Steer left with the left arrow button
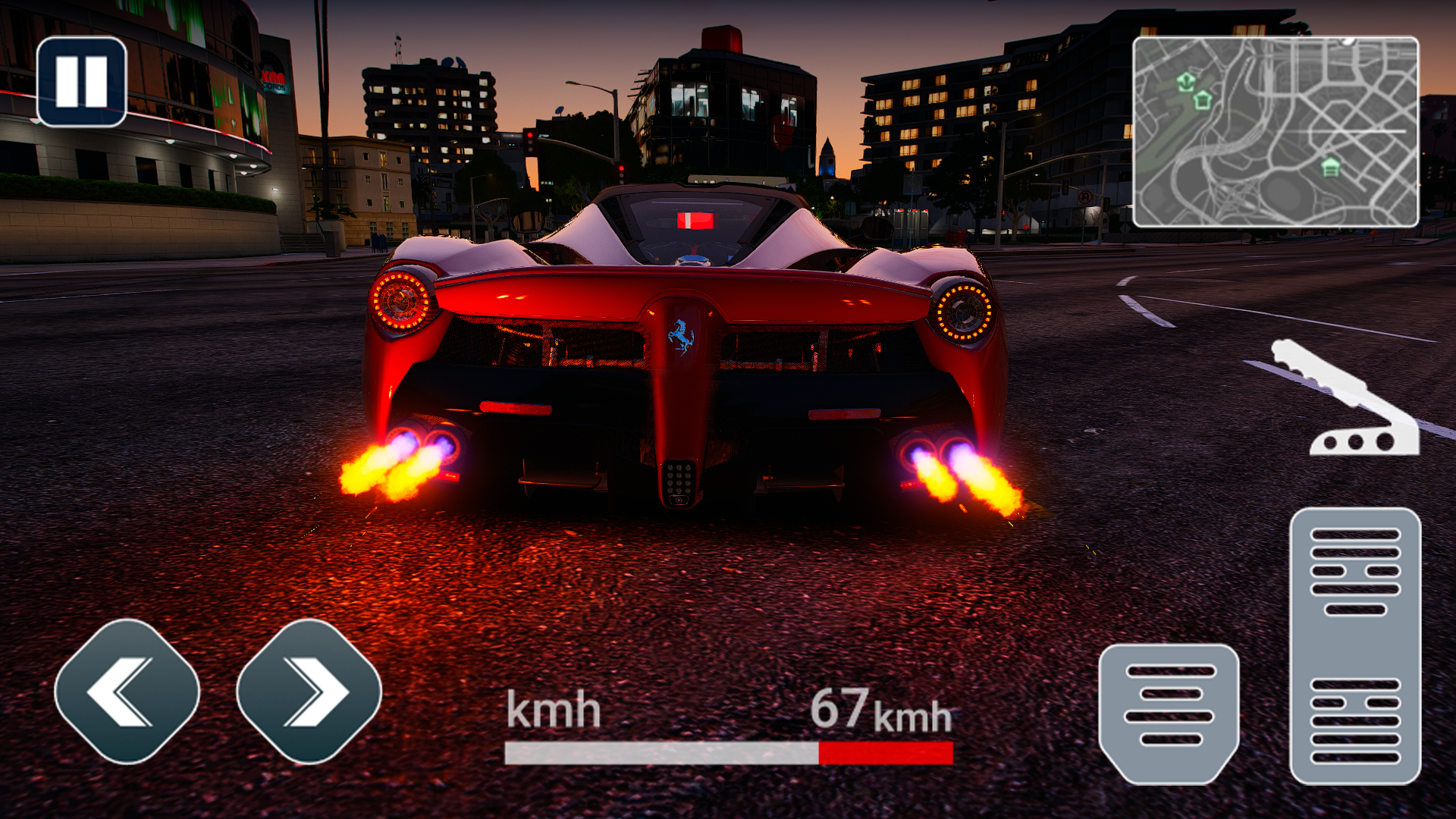 127,691
